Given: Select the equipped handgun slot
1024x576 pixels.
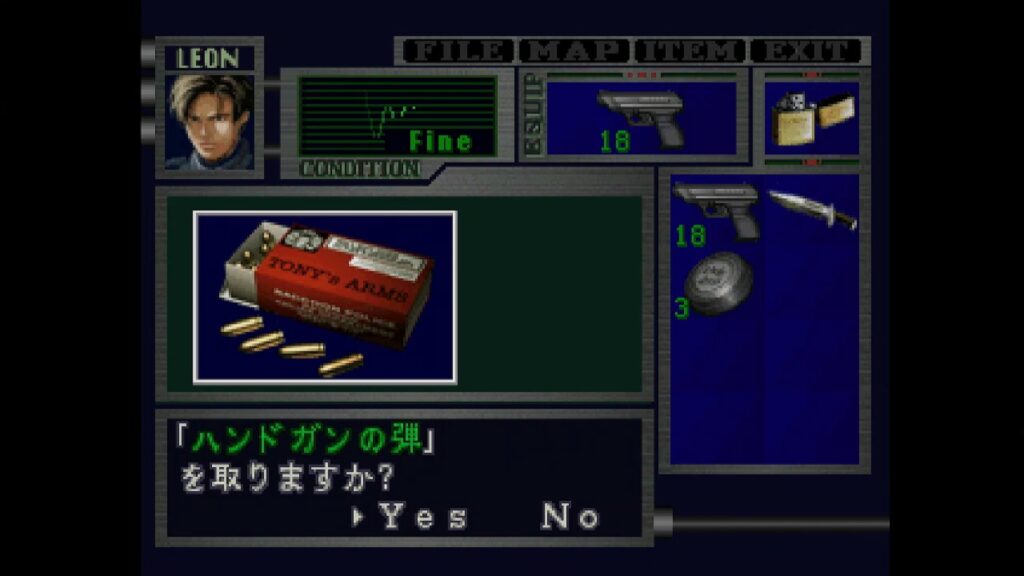Looking at the screenshot, I should pos(641,119).
